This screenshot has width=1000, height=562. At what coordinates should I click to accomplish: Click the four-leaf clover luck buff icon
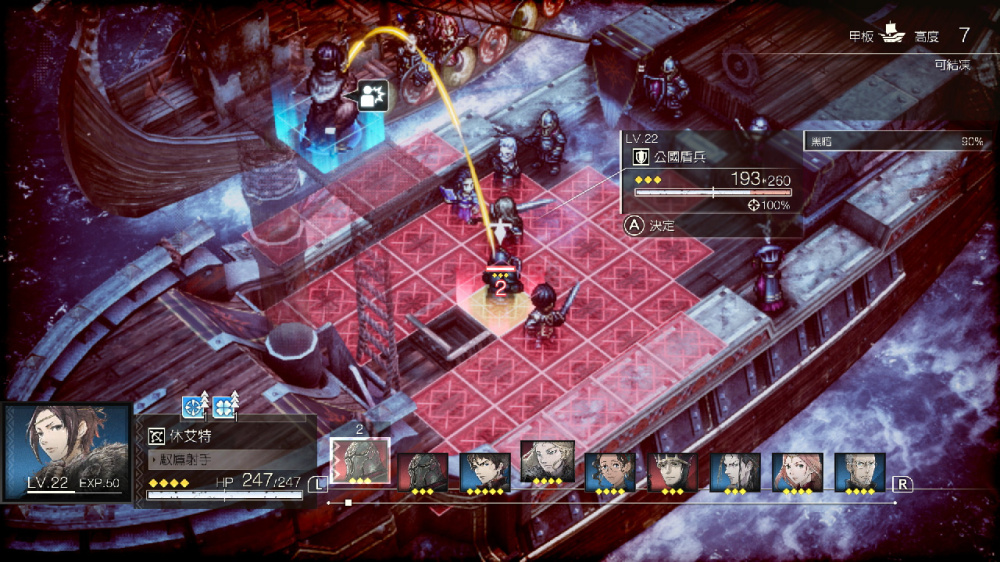pyautogui.click(x=224, y=406)
